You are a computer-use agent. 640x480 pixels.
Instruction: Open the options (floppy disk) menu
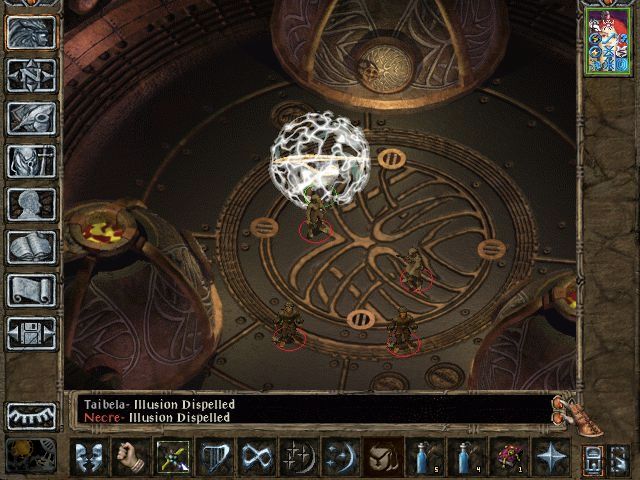point(32,333)
